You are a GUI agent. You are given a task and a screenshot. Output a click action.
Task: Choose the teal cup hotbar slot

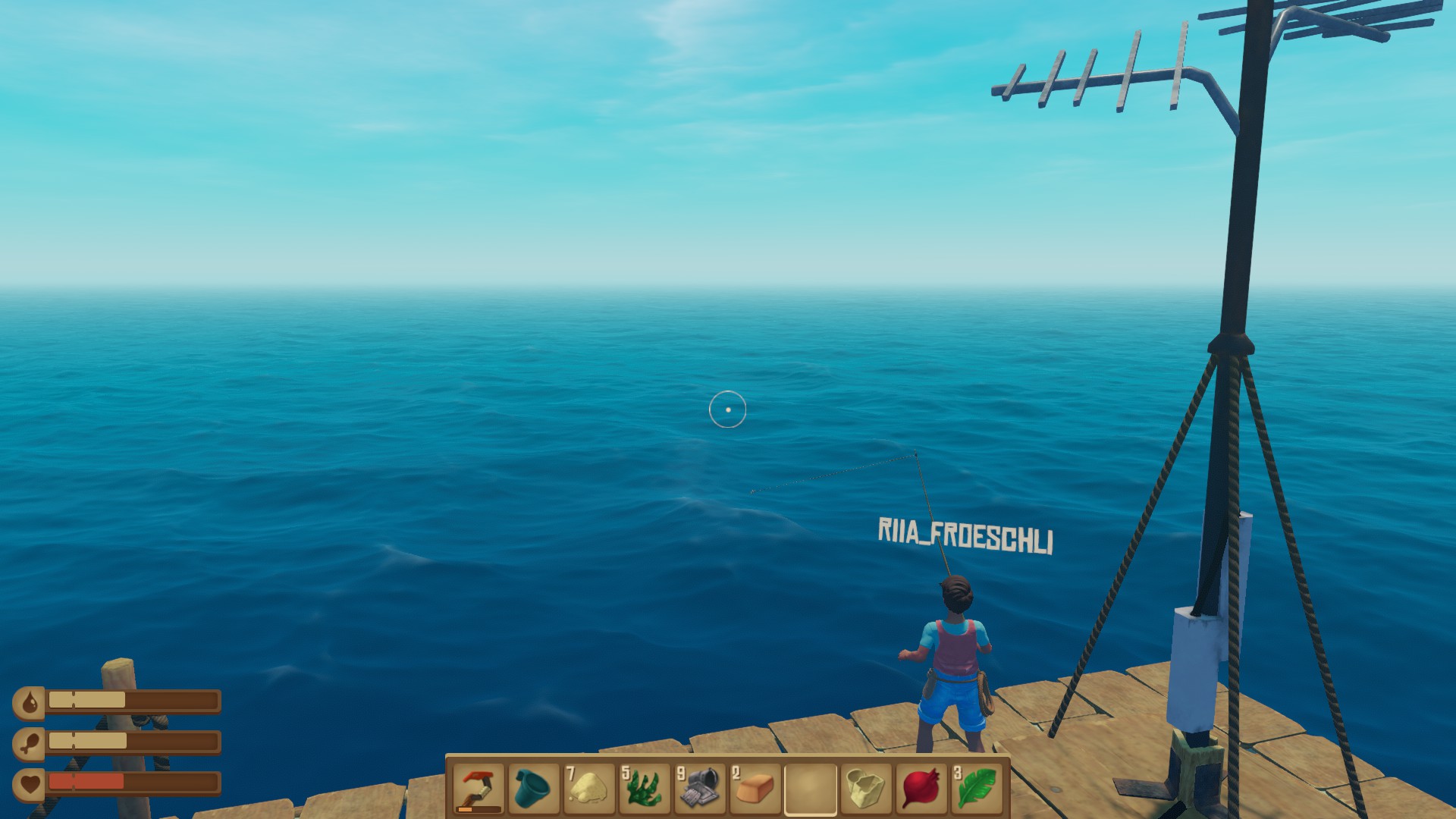point(533,789)
